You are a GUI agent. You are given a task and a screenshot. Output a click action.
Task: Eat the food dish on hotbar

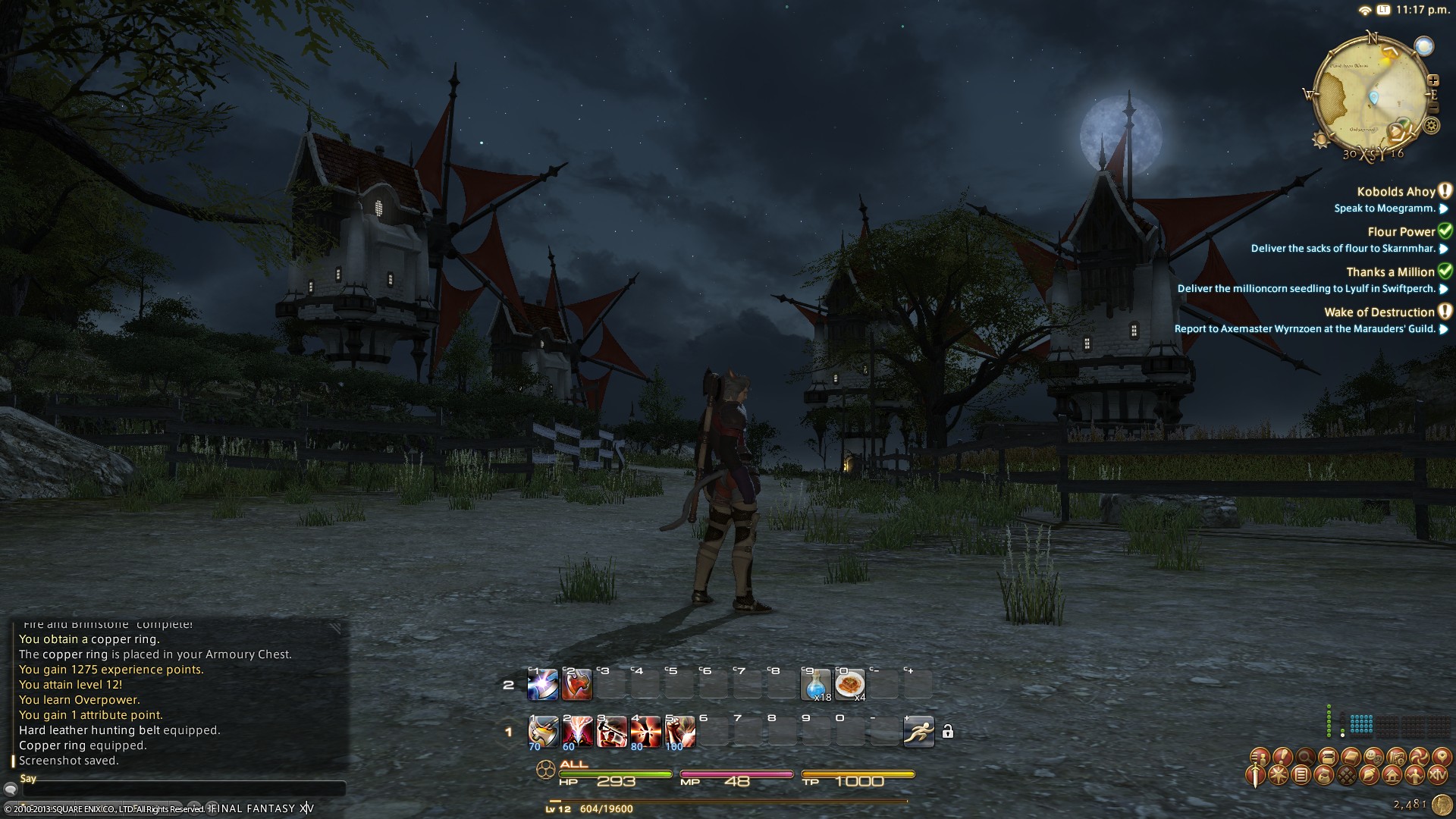coord(849,685)
